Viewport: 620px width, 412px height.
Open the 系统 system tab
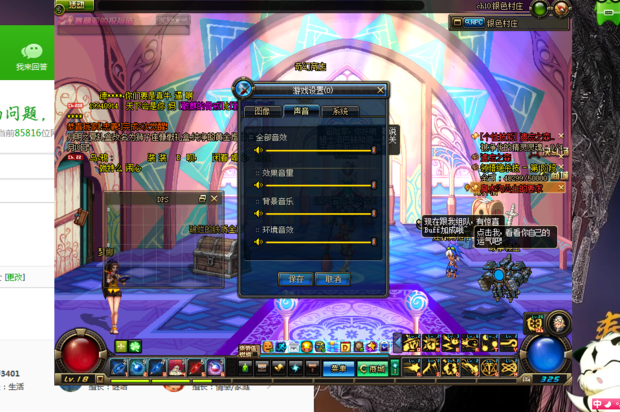(x=340, y=112)
